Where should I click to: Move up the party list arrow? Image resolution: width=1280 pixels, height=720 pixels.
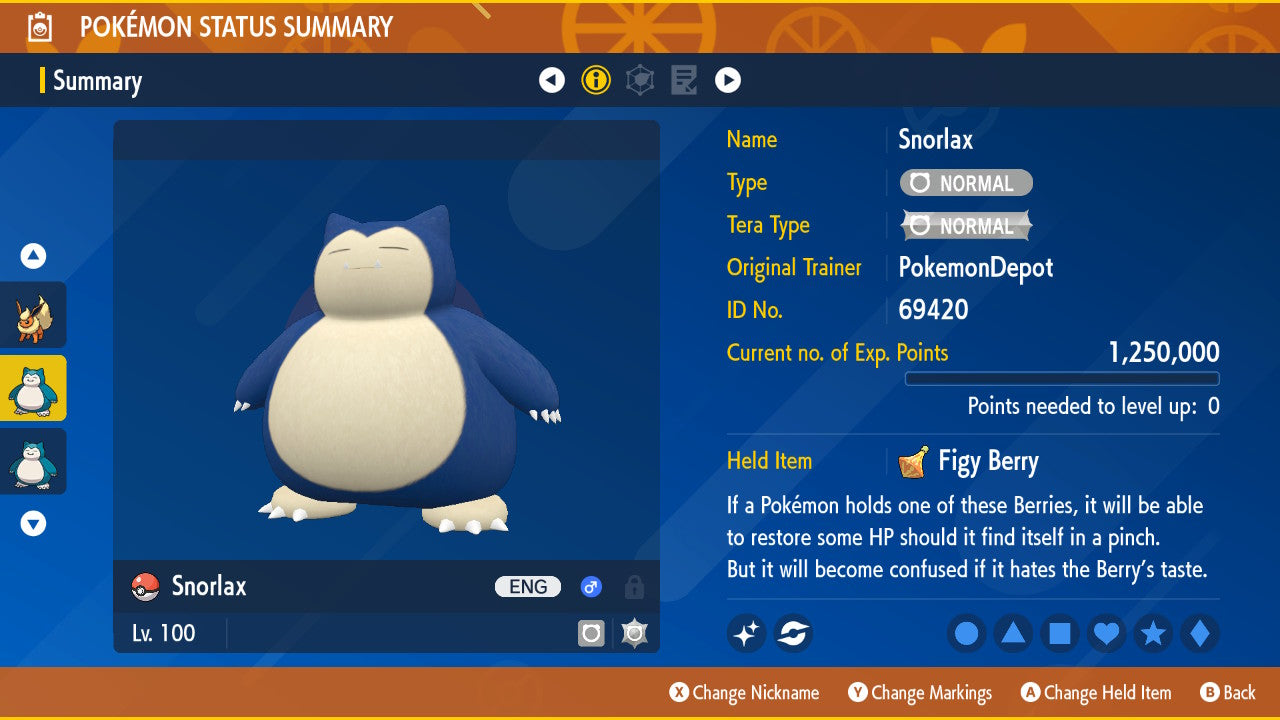(33, 257)
